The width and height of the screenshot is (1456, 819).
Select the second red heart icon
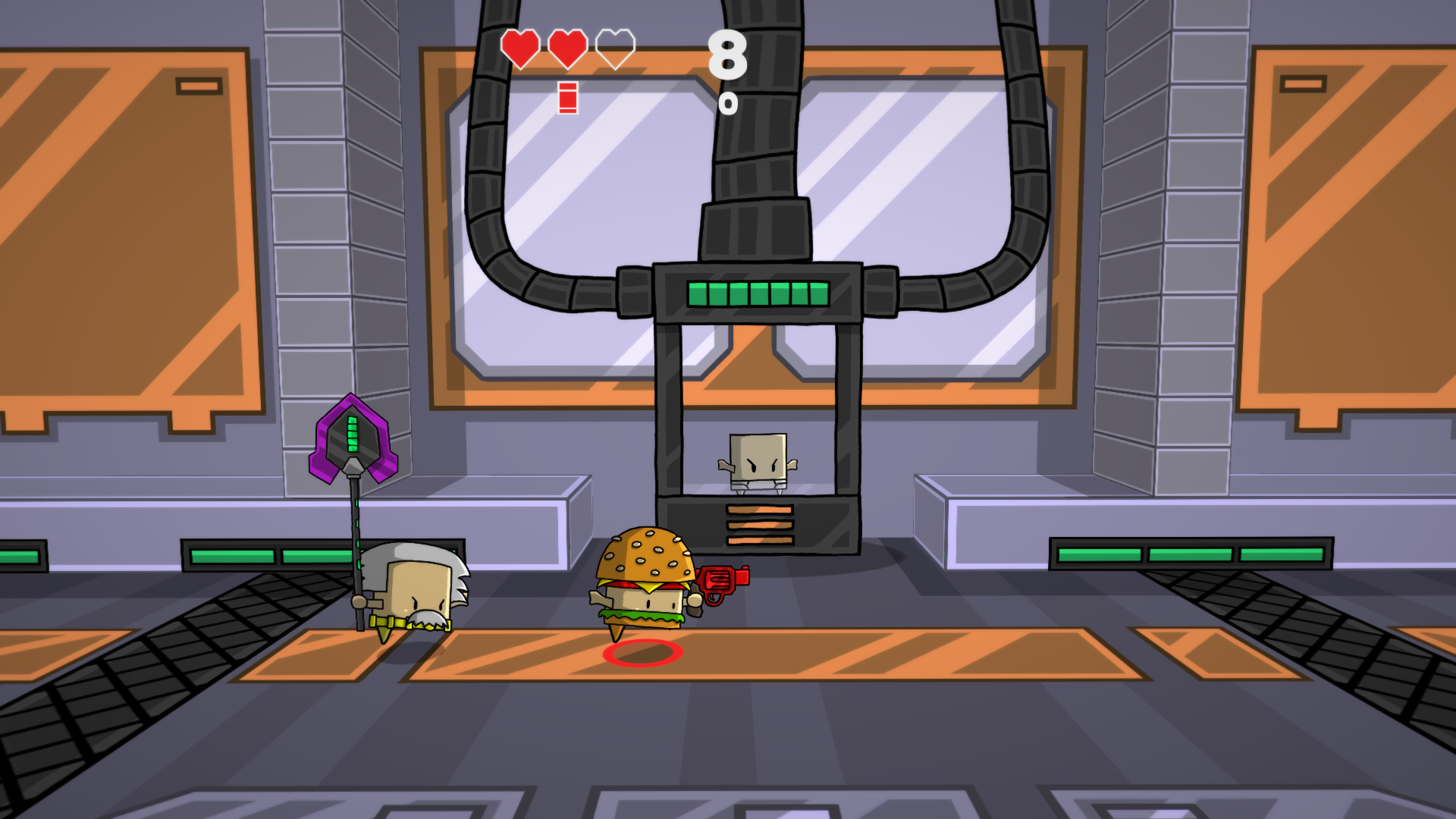[567, 49]
